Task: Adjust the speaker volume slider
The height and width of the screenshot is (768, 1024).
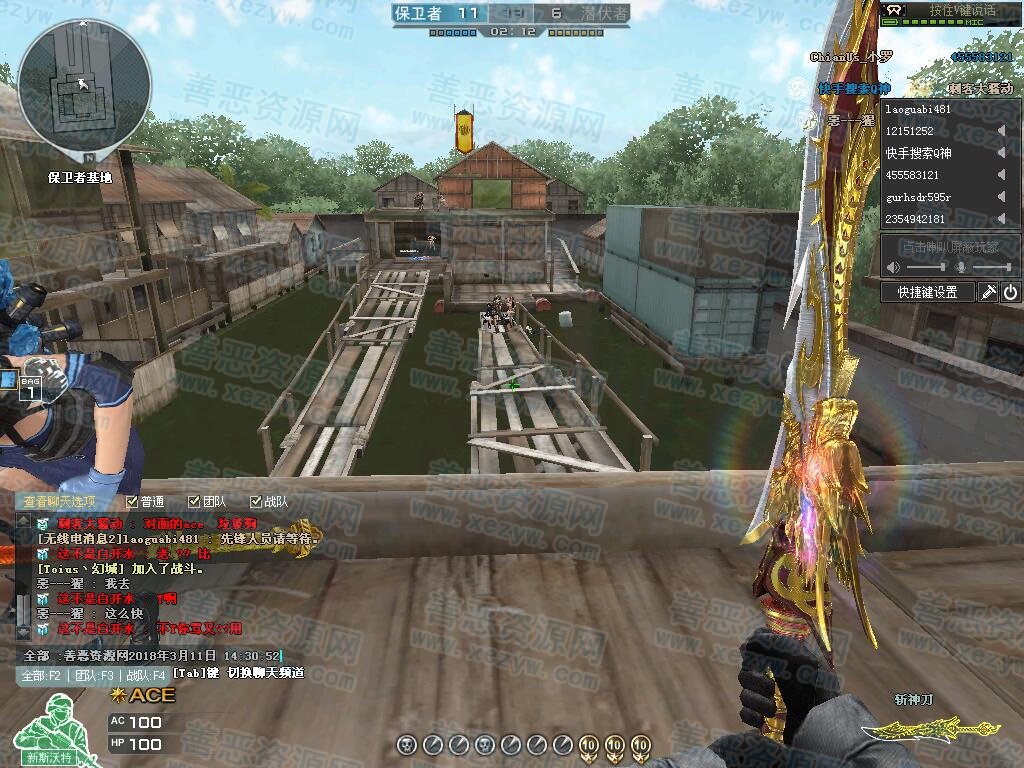Action: (x=925, y=268)
